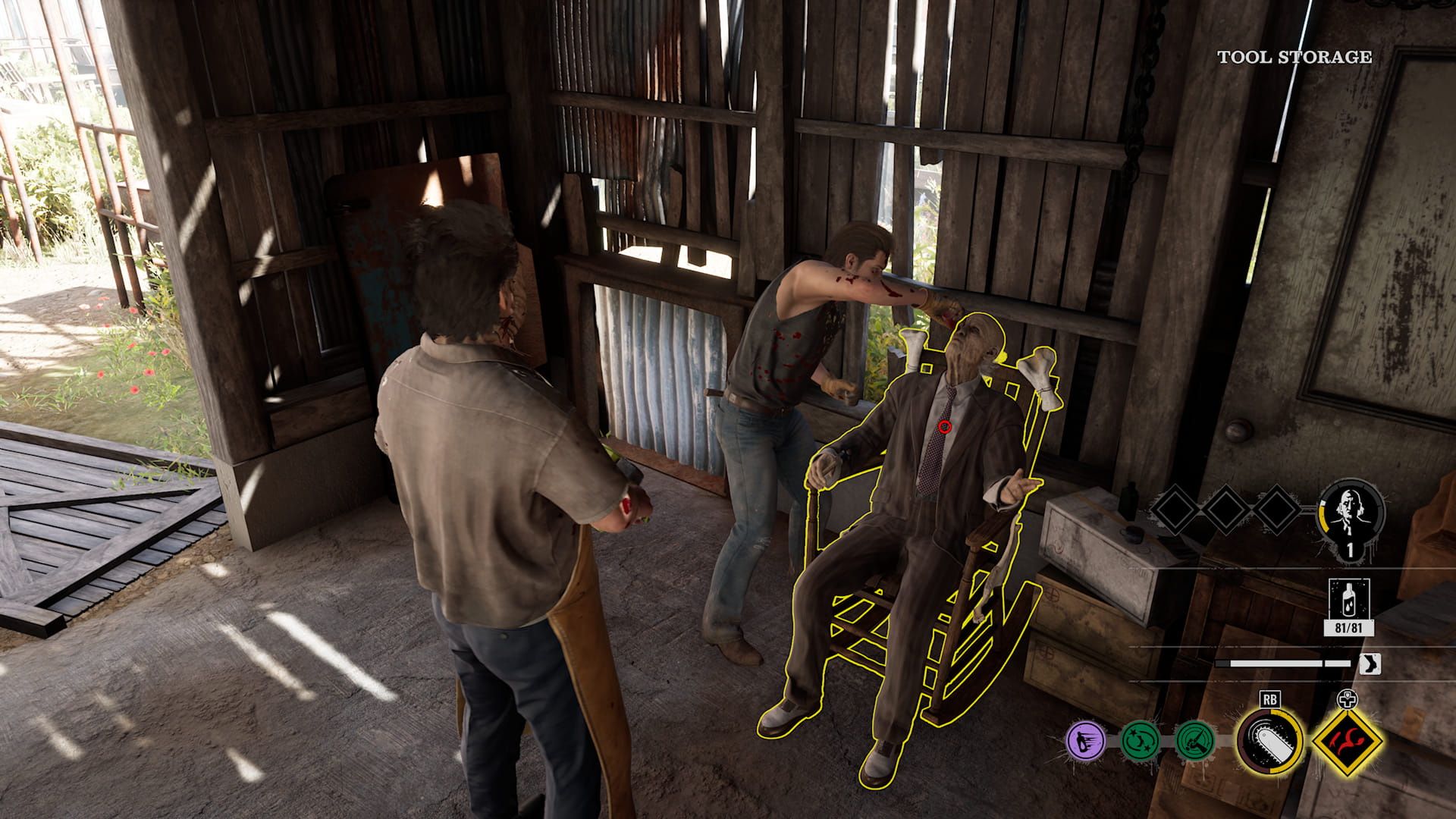Click the boot sprint stamina icon
The width and height of the screenshot is (1456, 819).
point(1370,664)
